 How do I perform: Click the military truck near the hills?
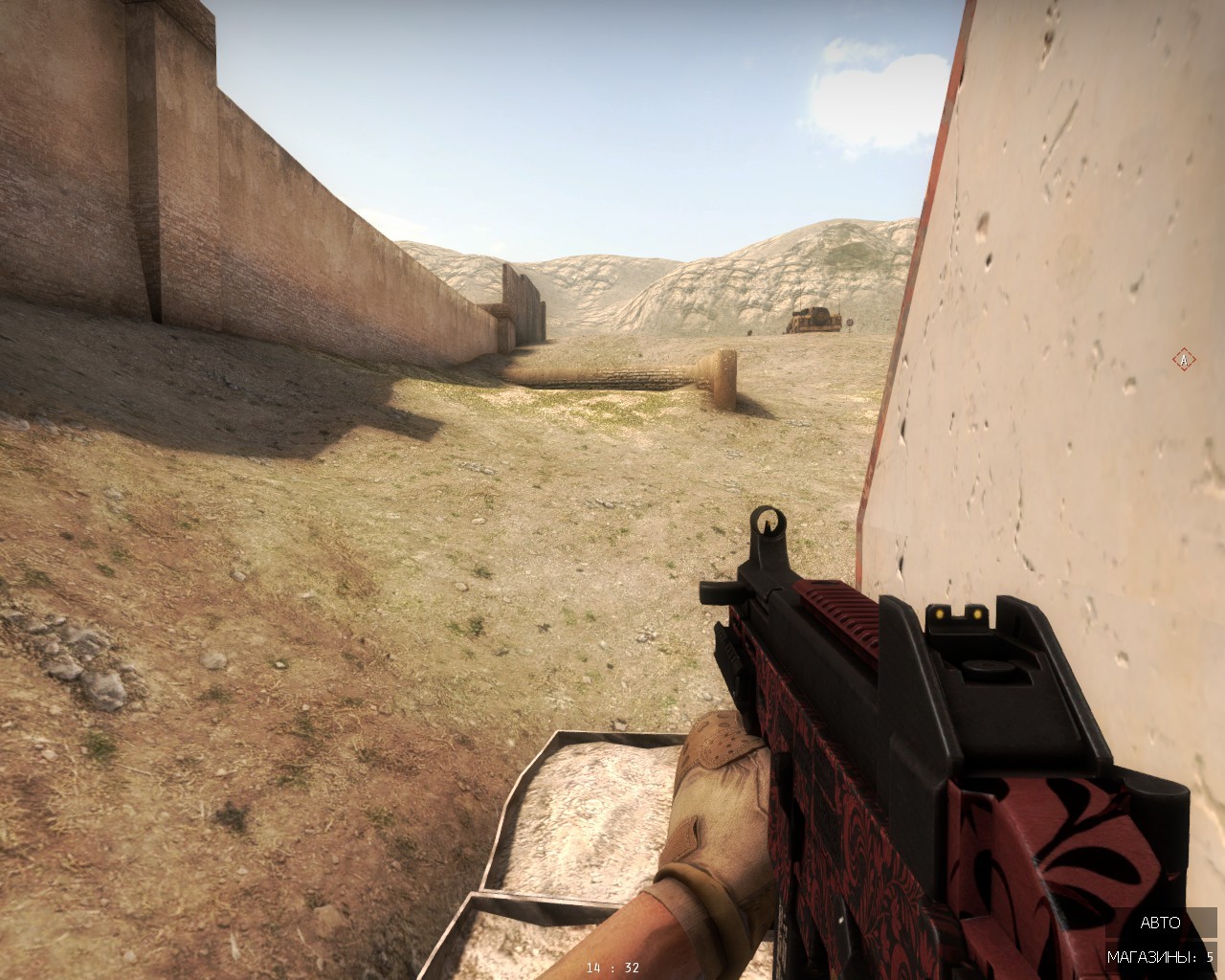click(x=813, y=319)
